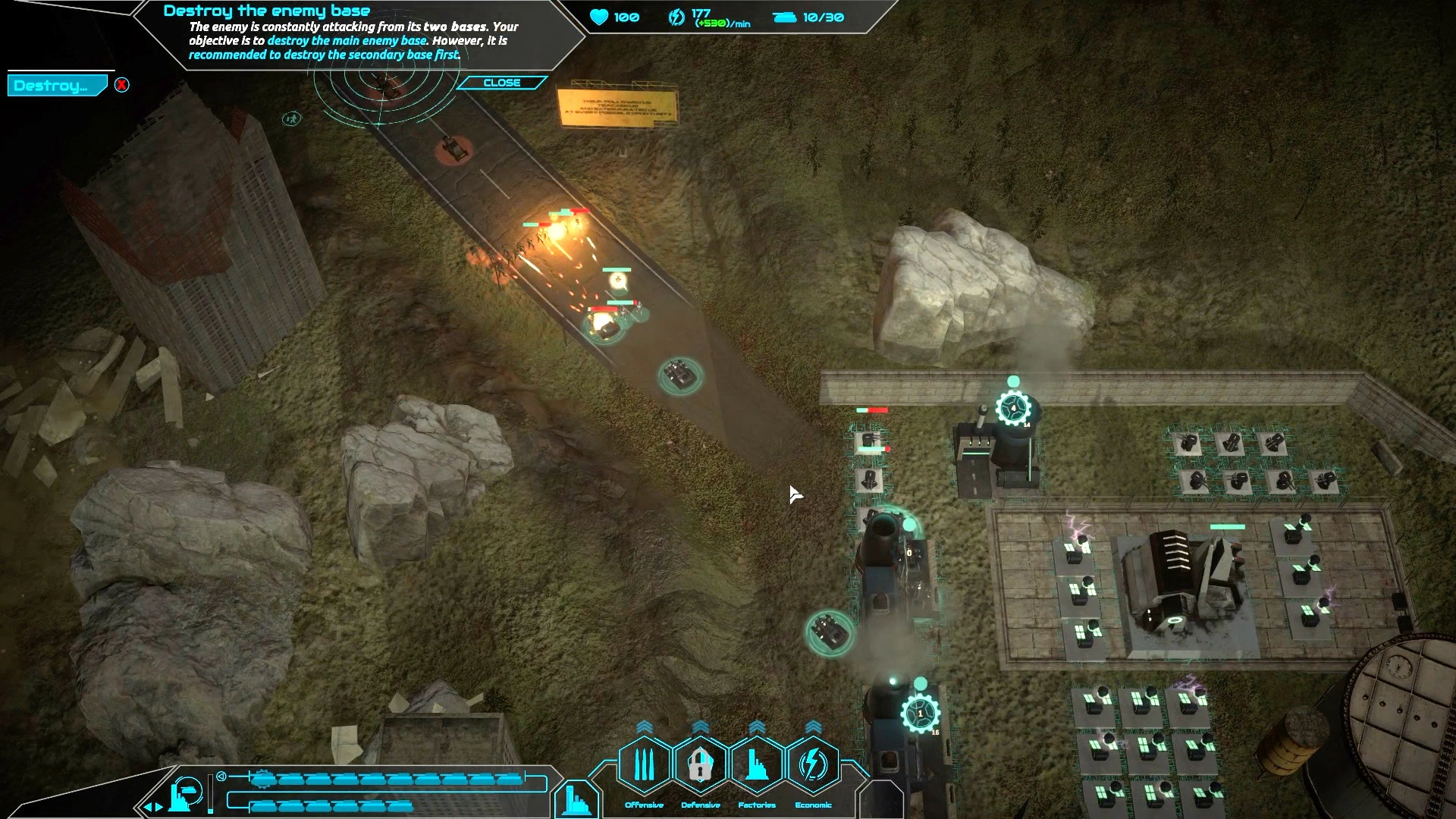The height and width of the screenshot is (819, 1456).
Task: Cycle factories with the left-right arrows
Action: point(153,807)
